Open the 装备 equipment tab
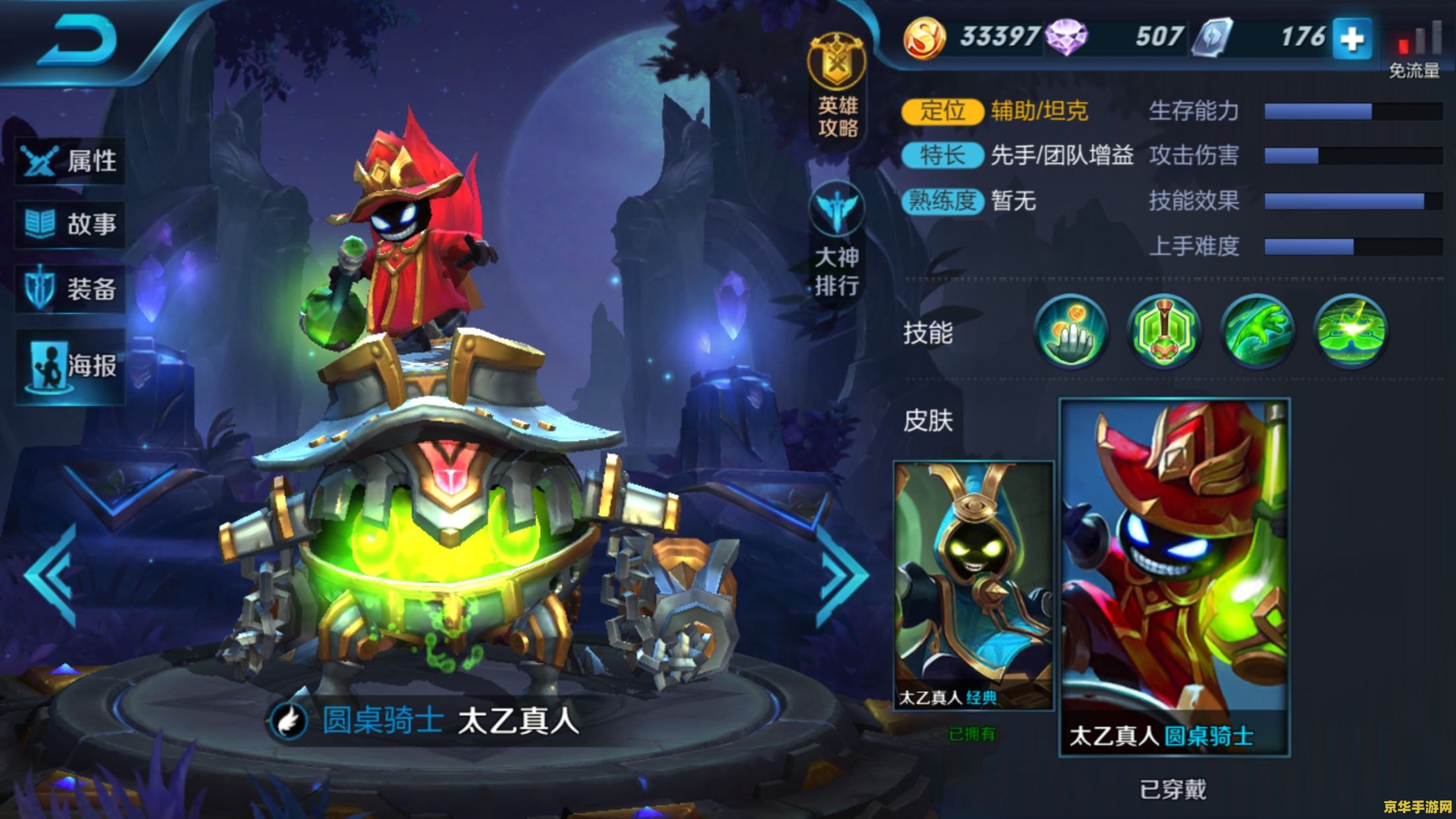The height and width of the screenshot is (819, 1456). [x=70, y=288]
